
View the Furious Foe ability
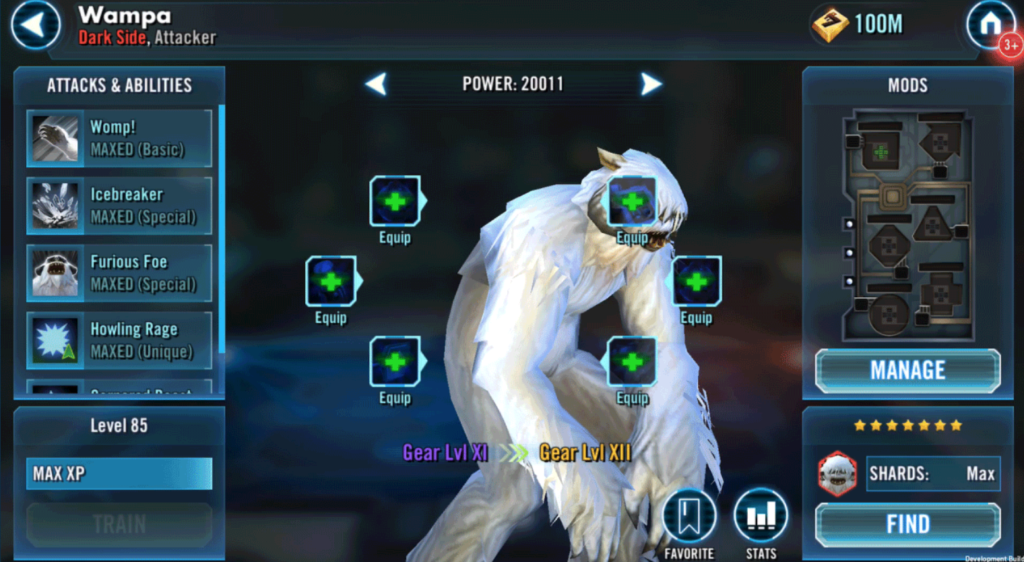coord(120,272)
